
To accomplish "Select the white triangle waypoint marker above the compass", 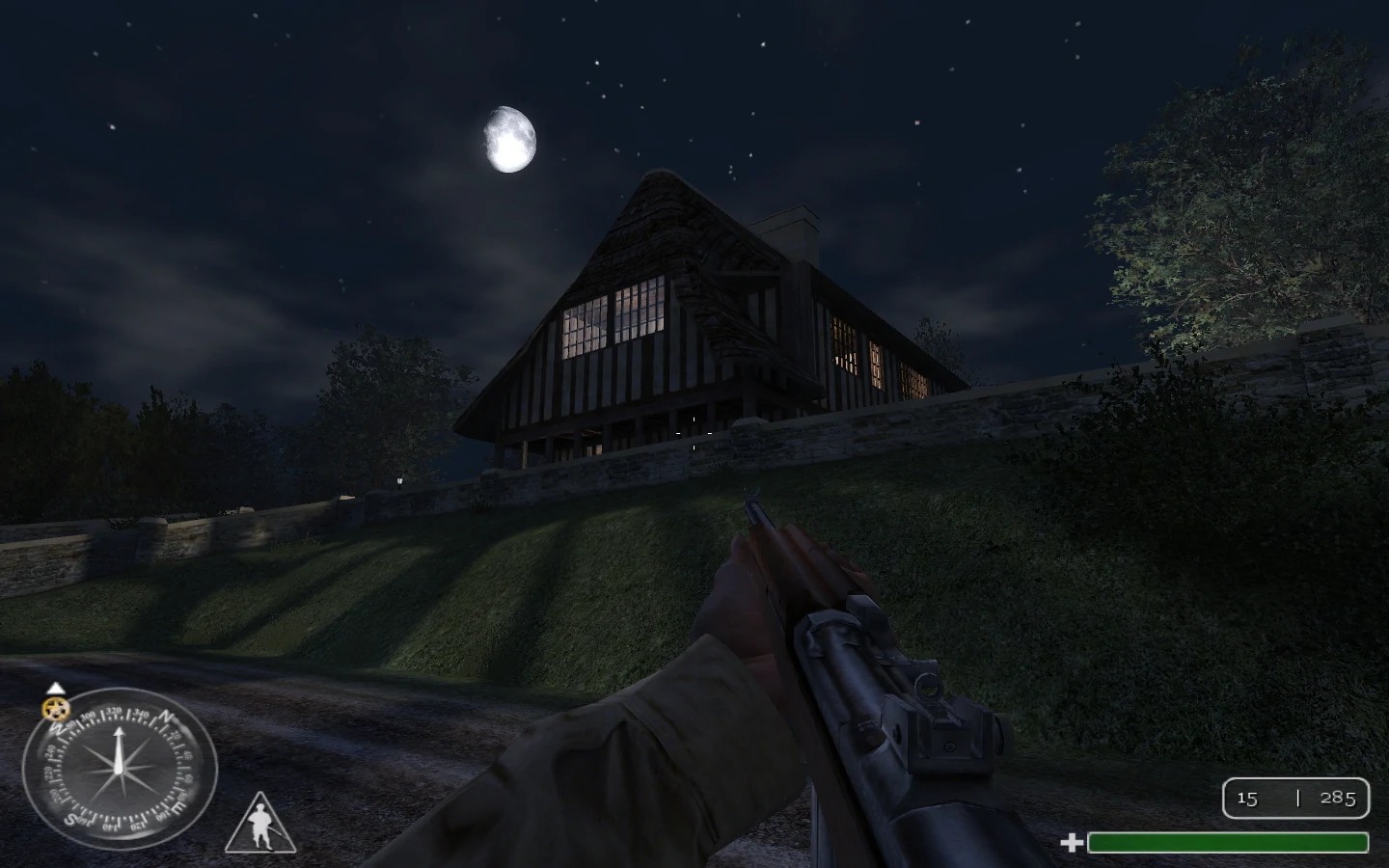I will point(56,688).
